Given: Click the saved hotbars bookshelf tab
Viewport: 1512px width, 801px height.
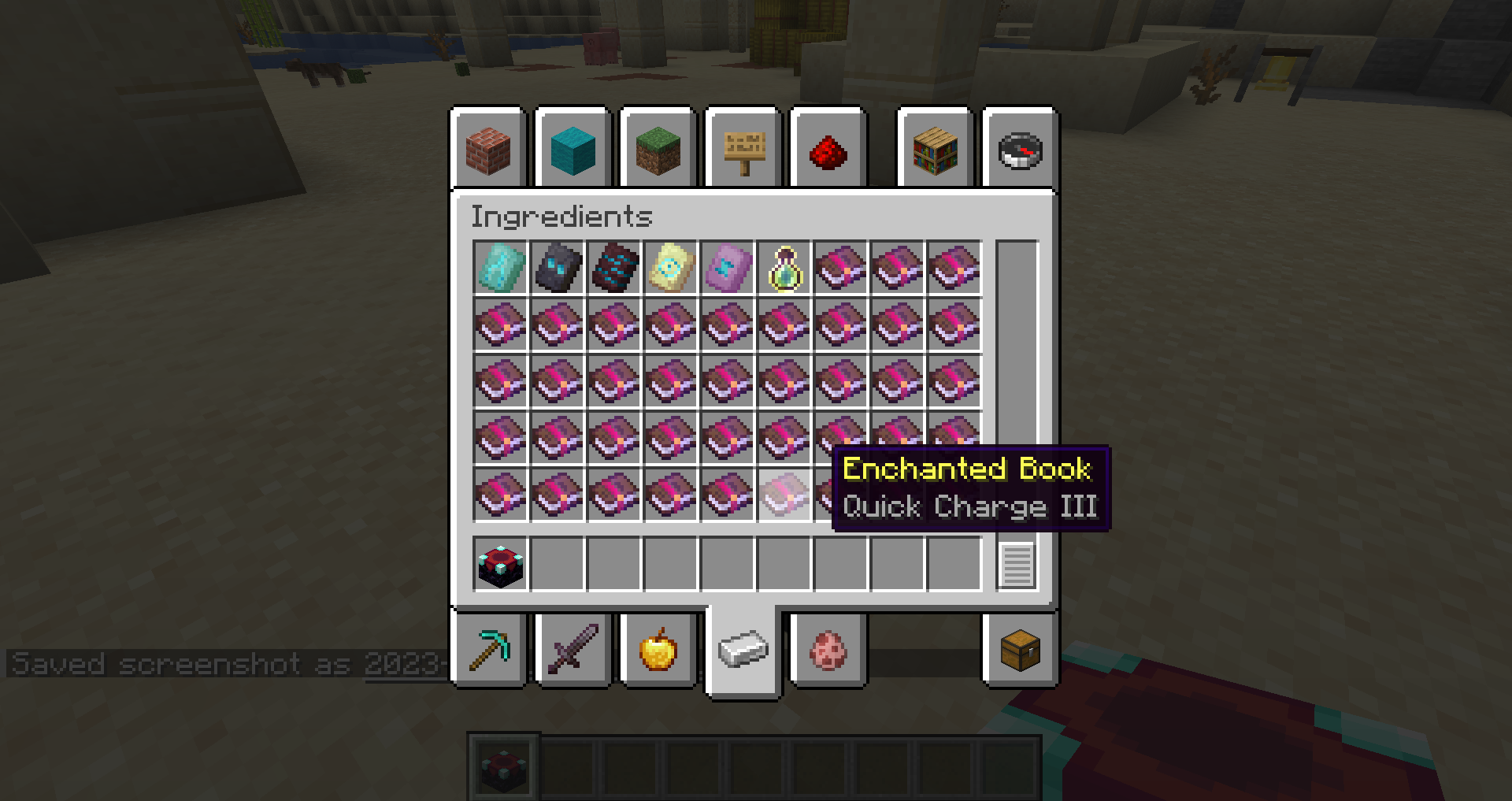Looking at the screenshot, I should tap(935, 149).
